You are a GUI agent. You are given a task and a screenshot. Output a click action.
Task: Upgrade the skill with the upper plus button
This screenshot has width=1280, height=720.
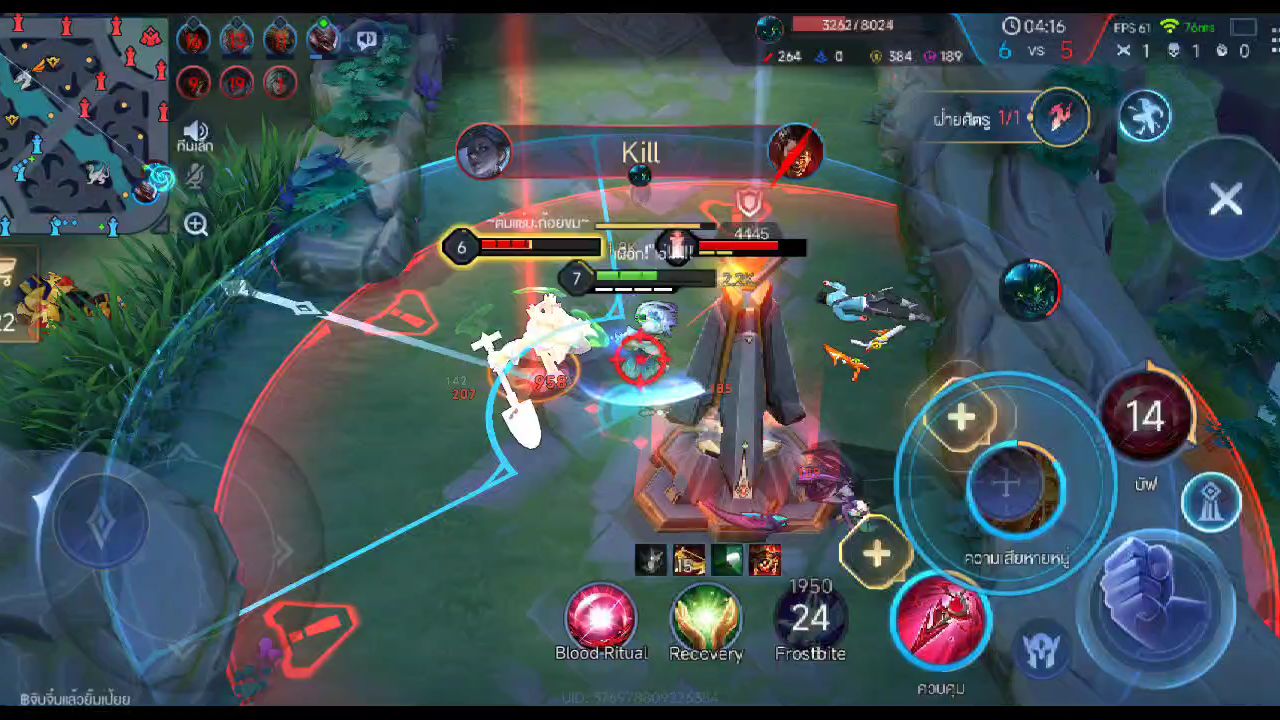tap(961, 417)
